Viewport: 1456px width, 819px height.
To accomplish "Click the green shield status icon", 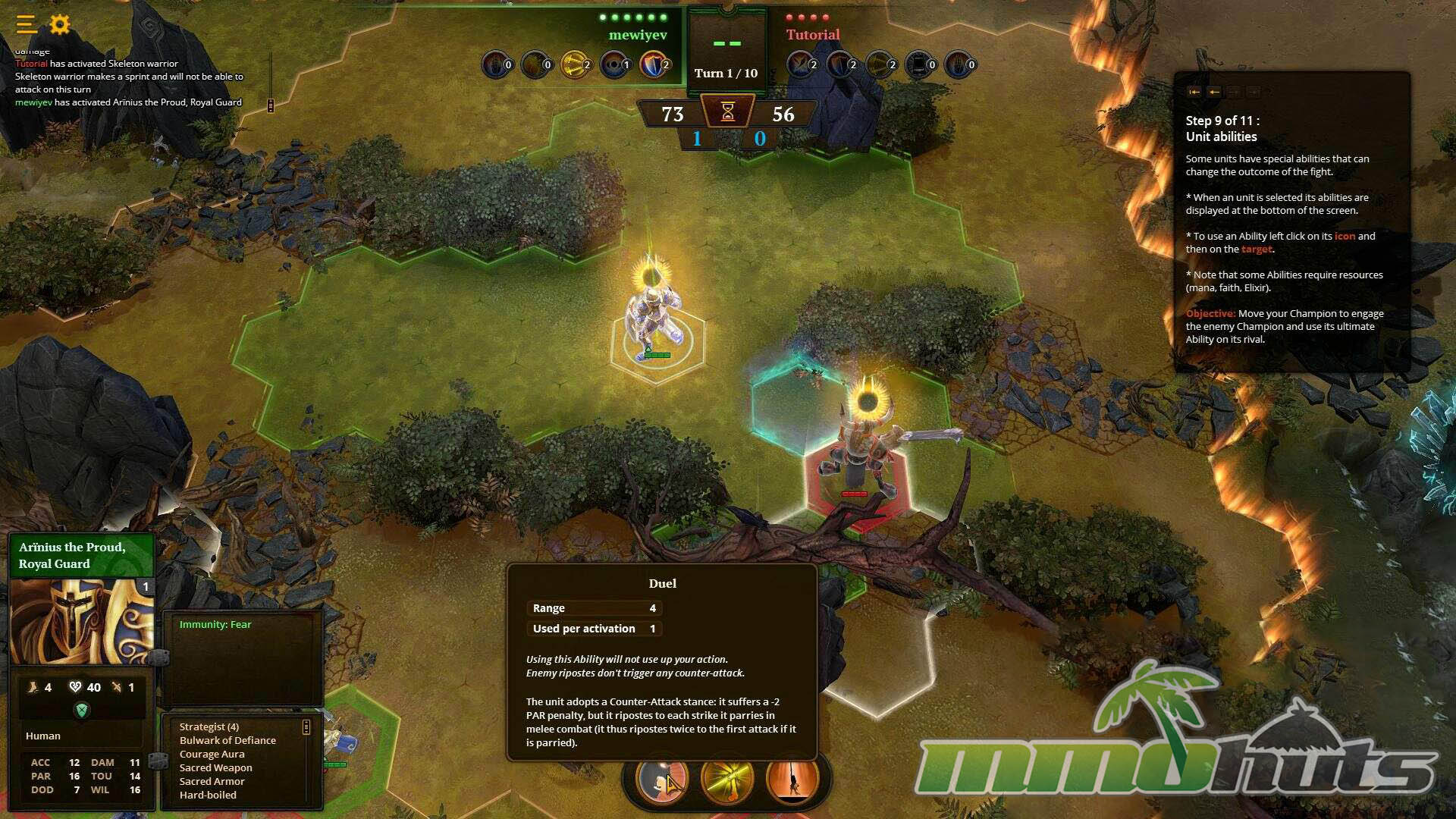I will pyautogui.click(x=82, y=710).
